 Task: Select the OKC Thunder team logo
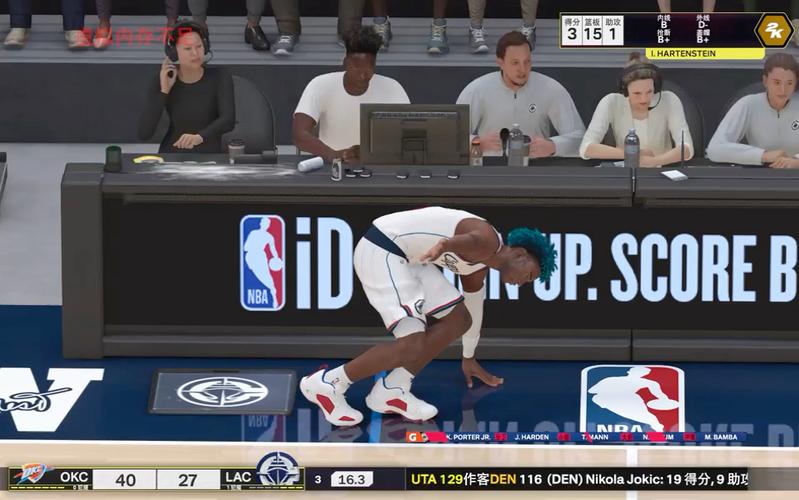(31, 475)
